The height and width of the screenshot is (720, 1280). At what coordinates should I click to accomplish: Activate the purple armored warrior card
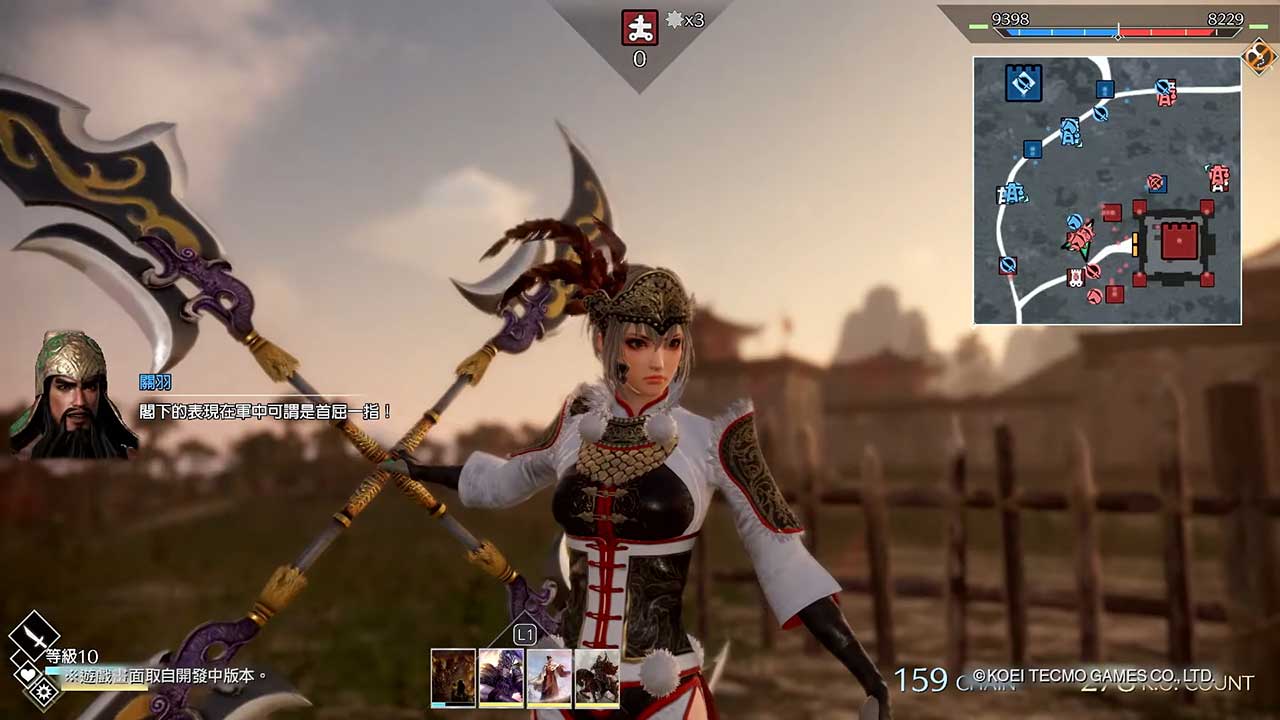coord(501,678)
